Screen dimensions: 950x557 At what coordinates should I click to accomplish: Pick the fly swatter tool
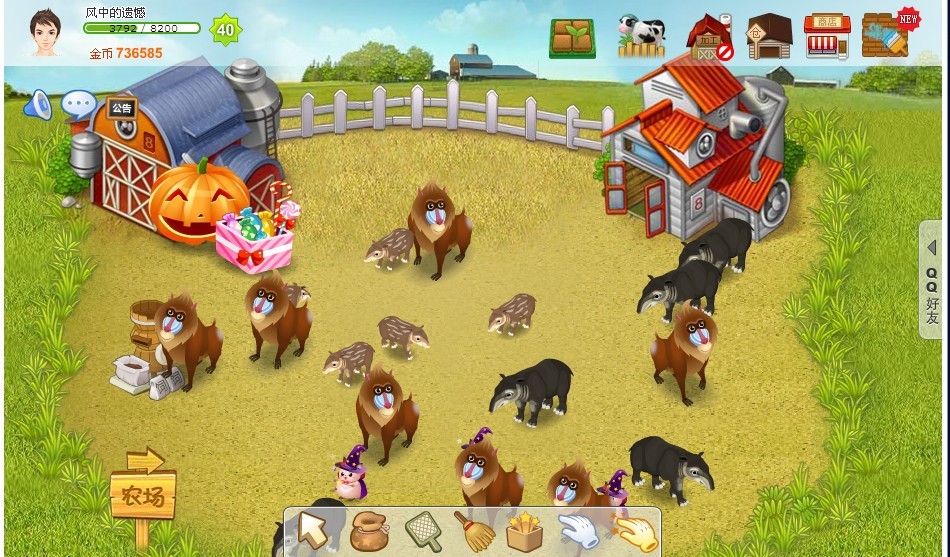click(422, 531)
